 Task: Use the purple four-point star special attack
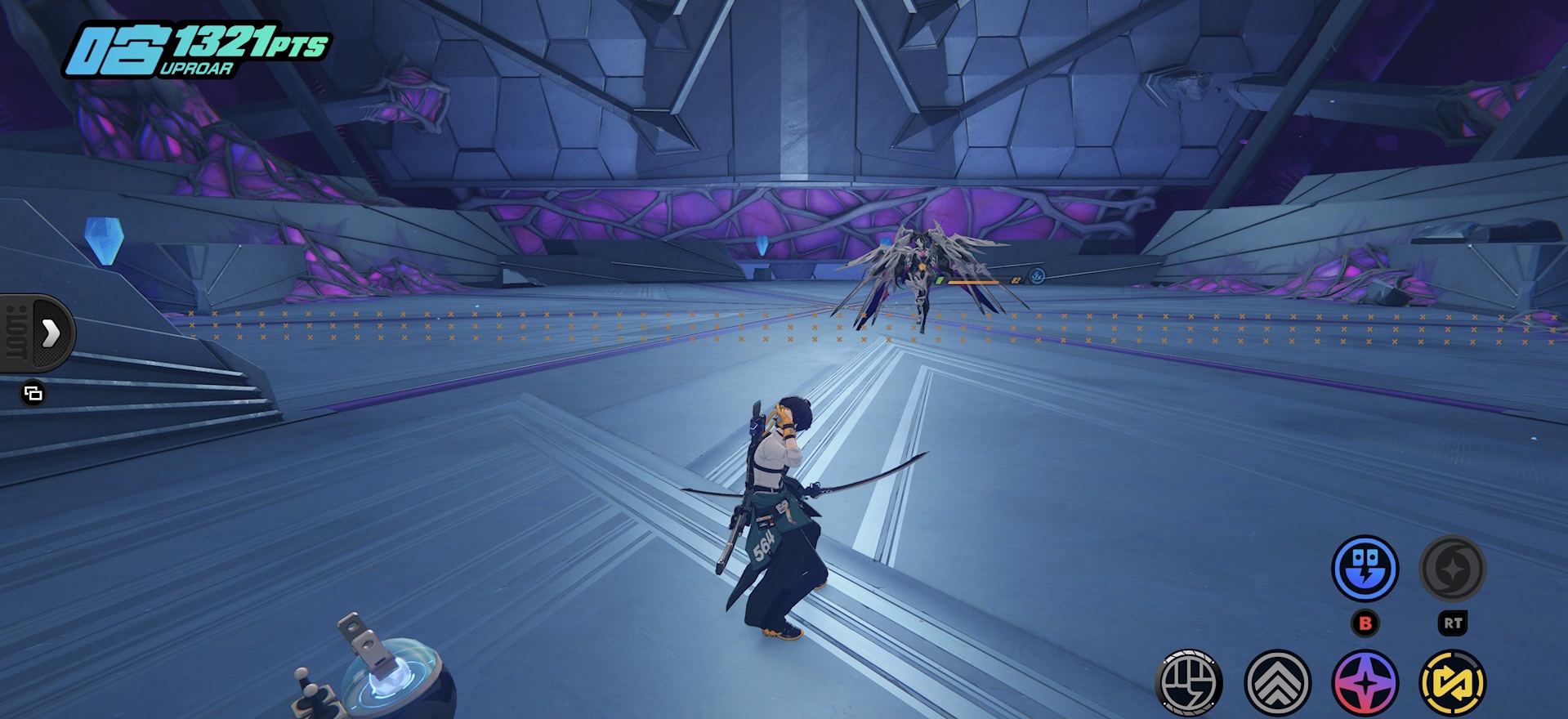[1365, 683]
